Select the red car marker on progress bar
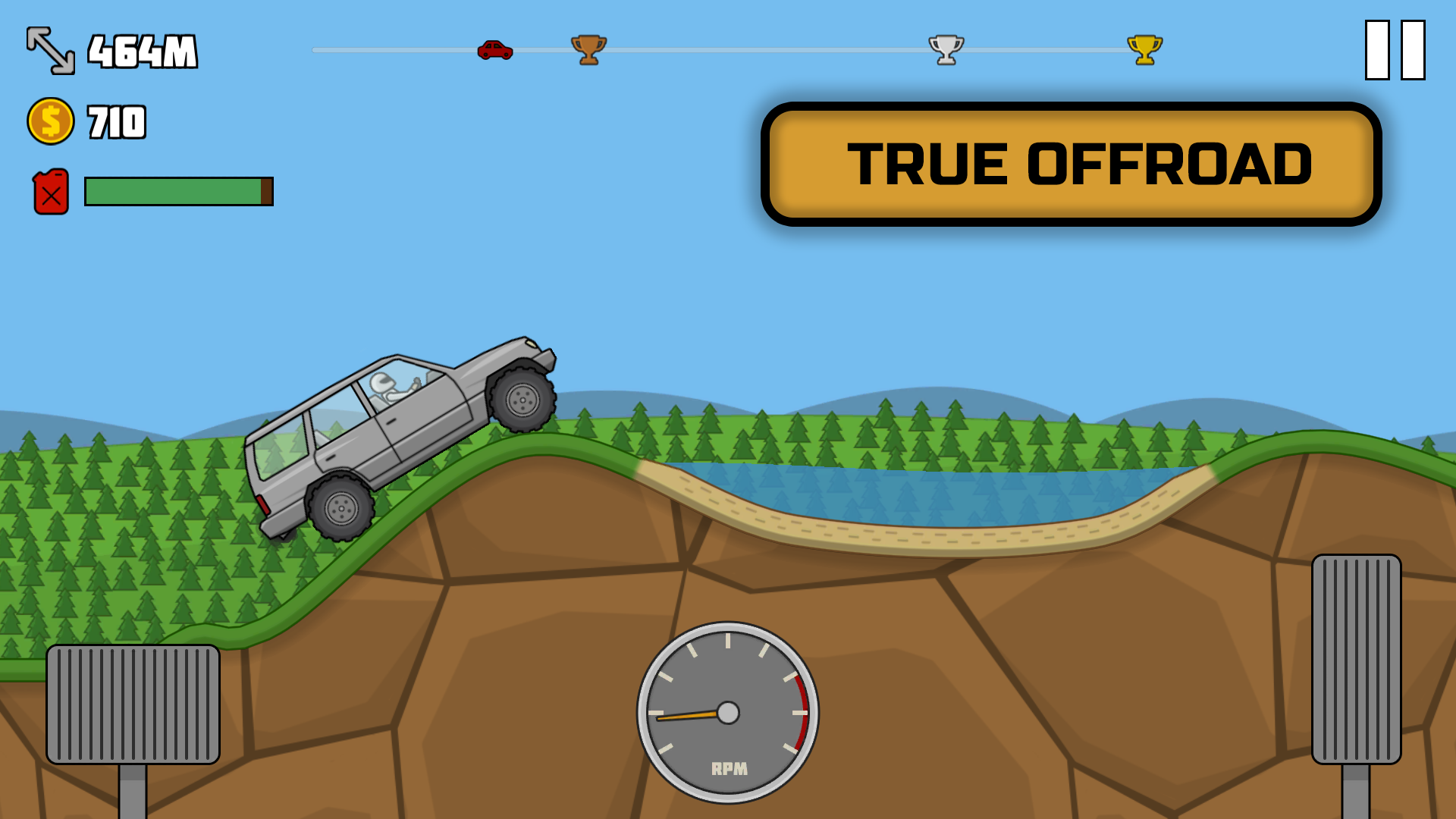 coord(494,49)
